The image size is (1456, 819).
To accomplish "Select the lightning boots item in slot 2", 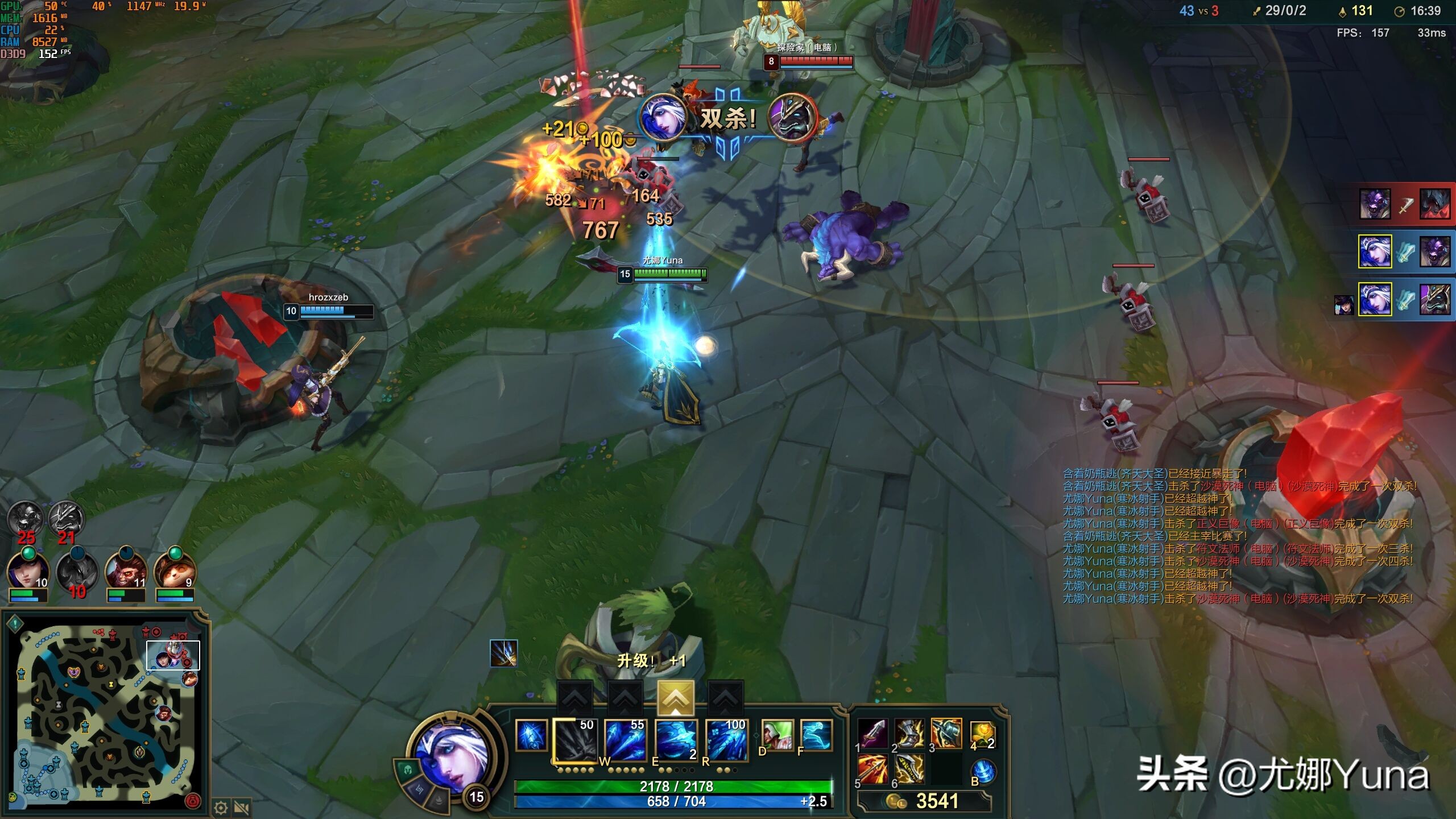I will tap(909, 734).
